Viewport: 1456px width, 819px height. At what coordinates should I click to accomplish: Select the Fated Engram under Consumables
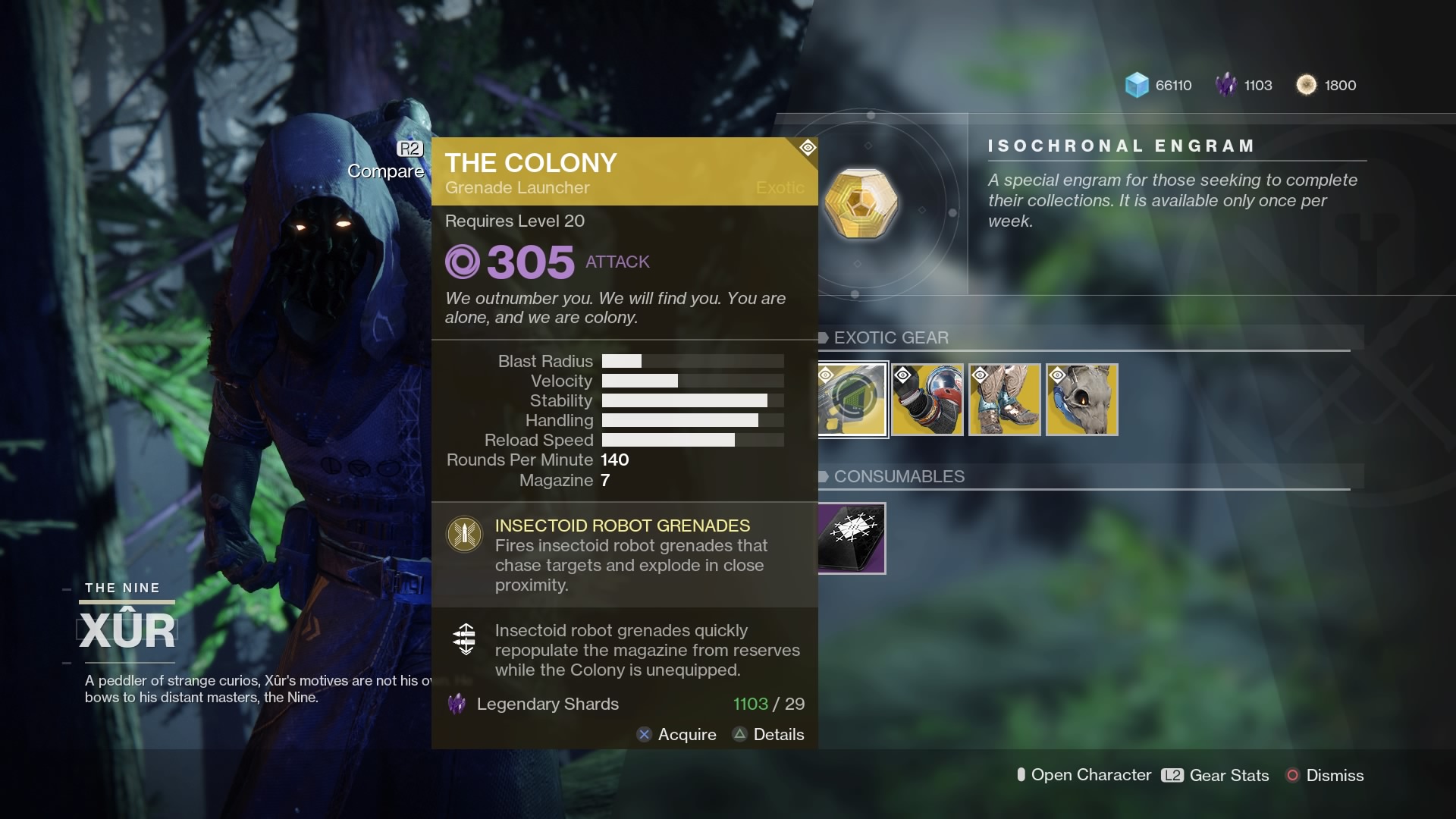[851, 538]
